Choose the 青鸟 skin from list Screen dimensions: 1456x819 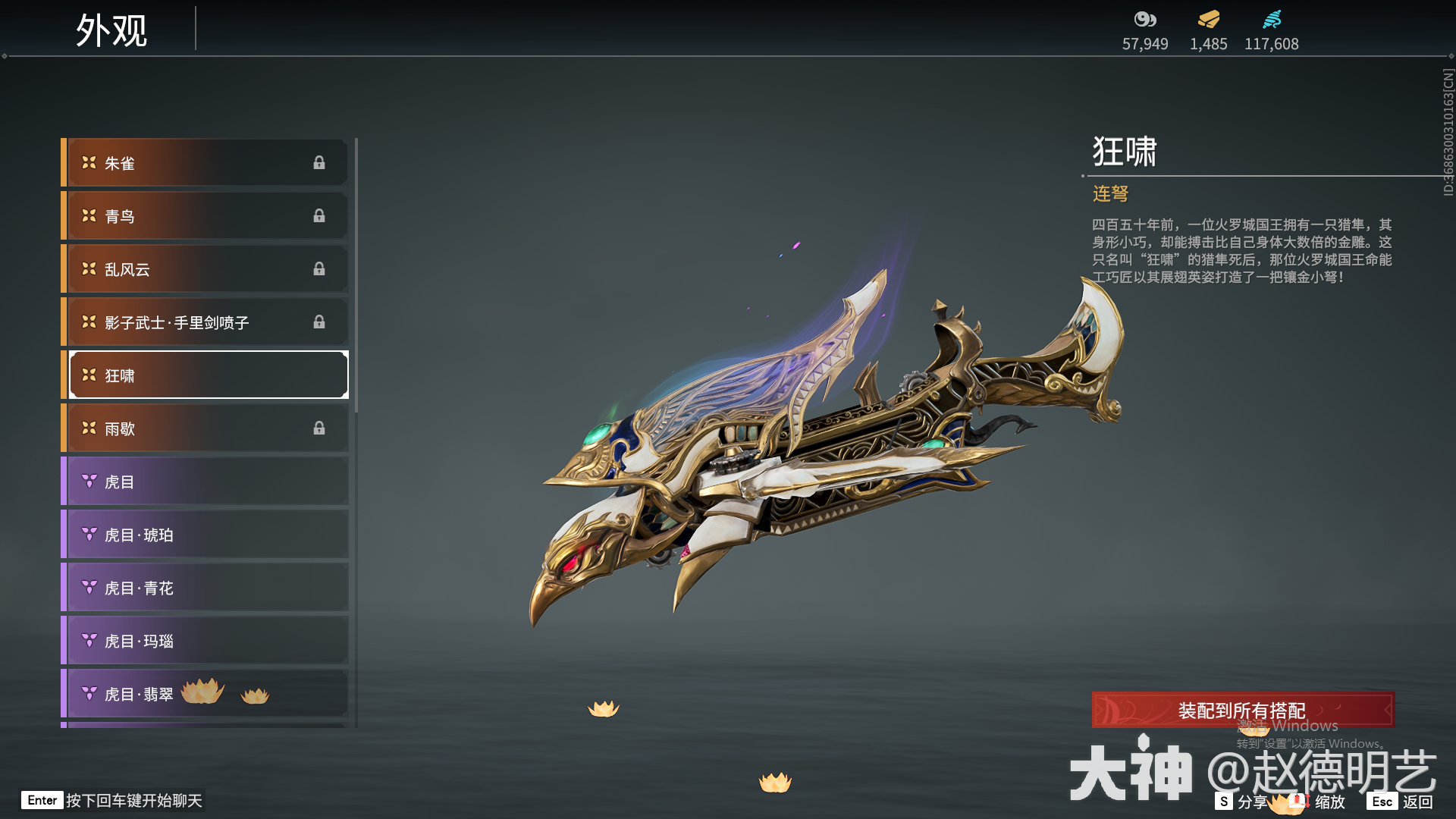point(206,216)
